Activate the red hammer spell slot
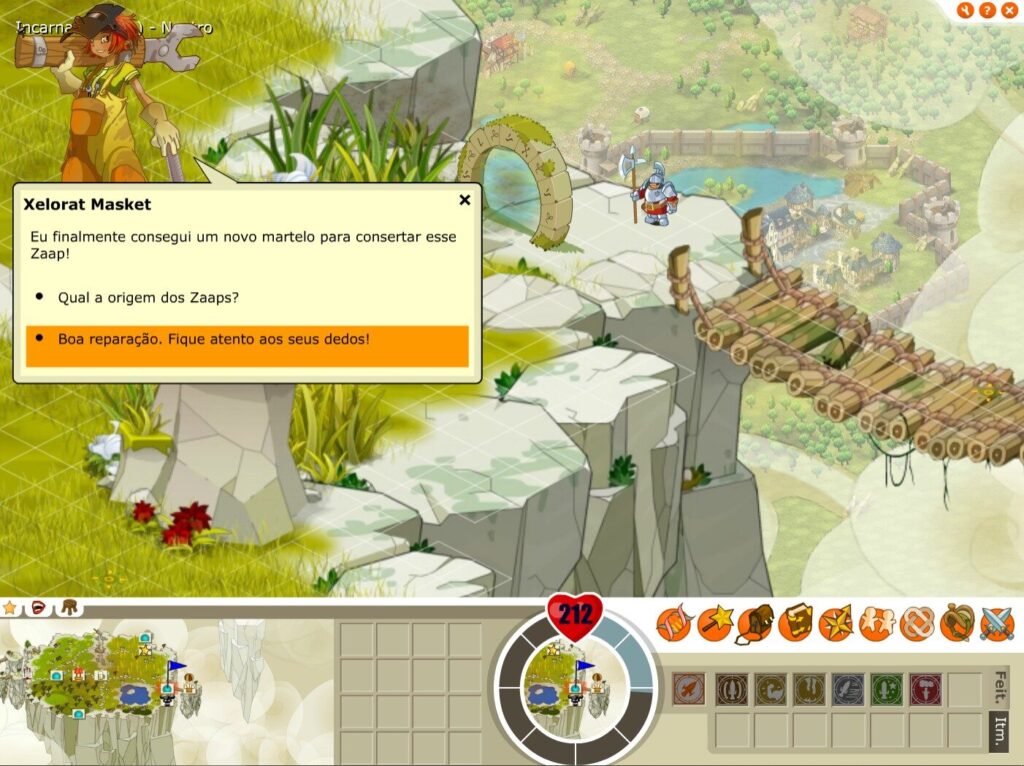This screenshot has width=1024, height=766. point(925,689)
